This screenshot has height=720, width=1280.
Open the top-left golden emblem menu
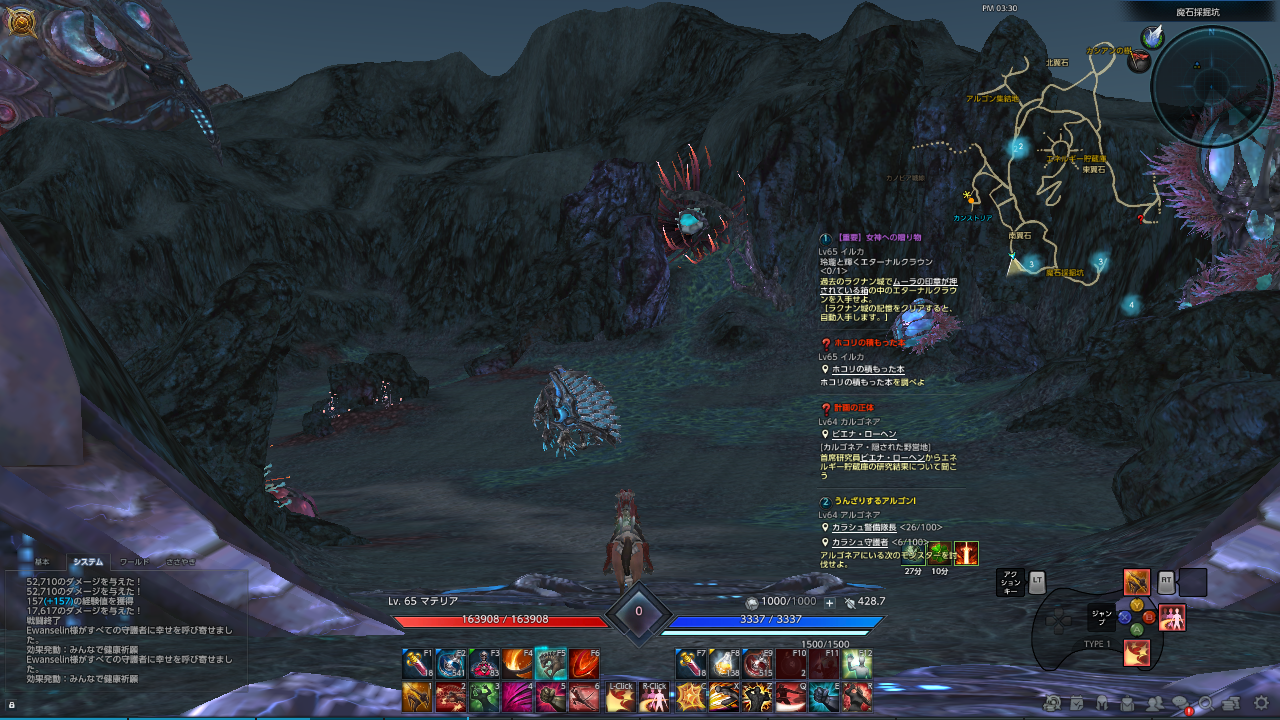pos(20,21)
